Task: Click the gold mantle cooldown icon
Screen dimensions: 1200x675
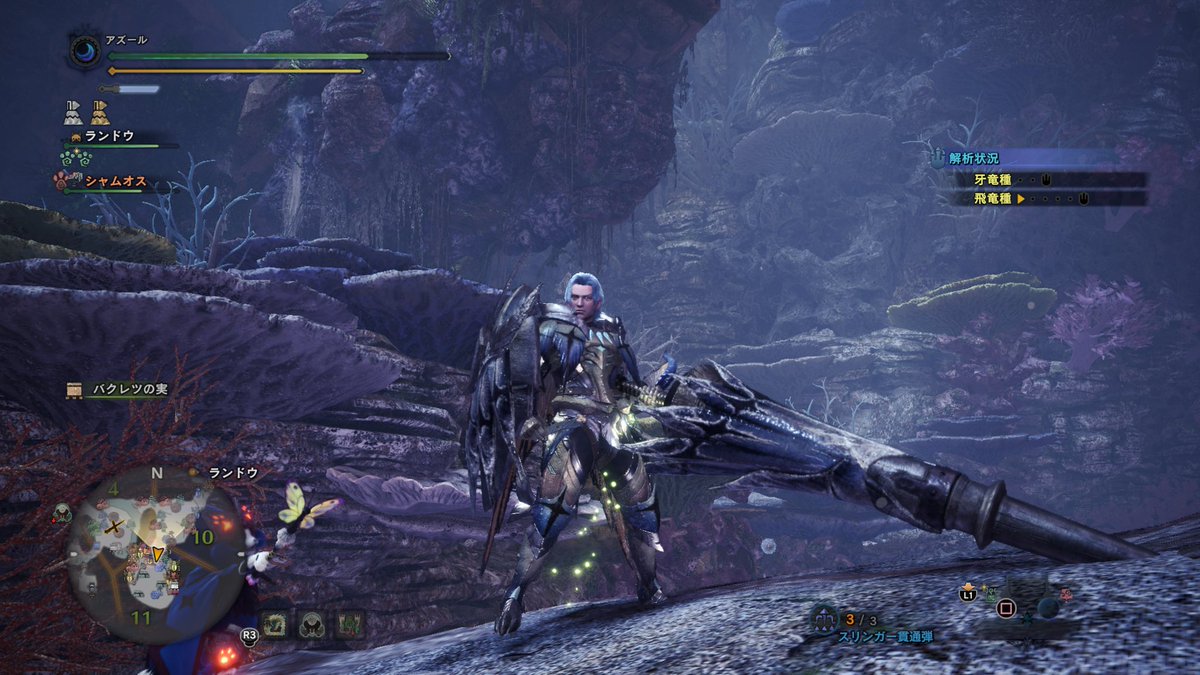Action: click(x=100, y=111)
